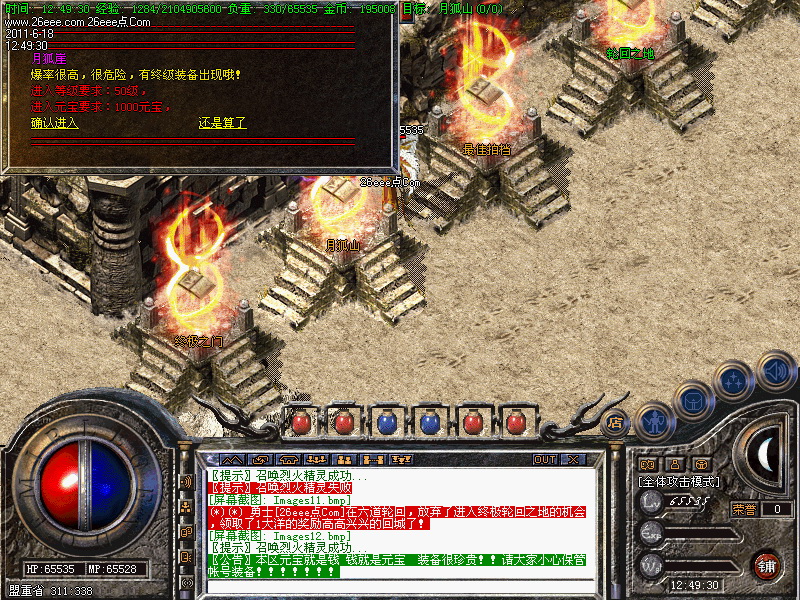Confirm entry with the 确认进入 option
The height and width of the screenshot is (600, 800).
(x=54, y=123)
